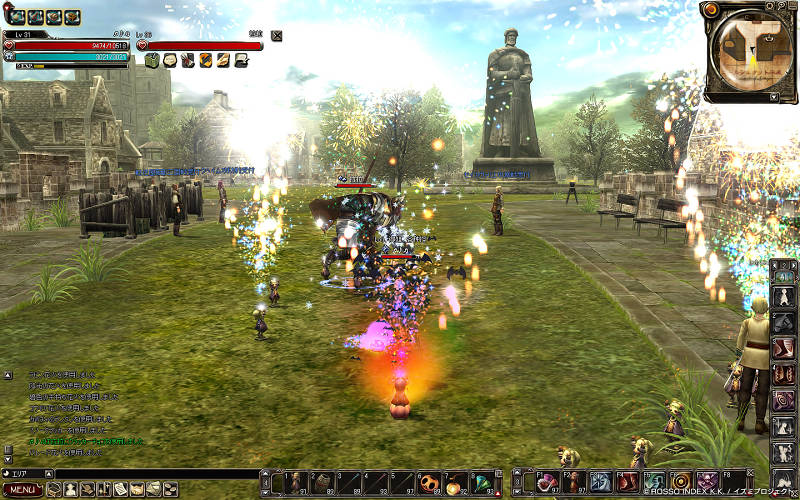Screen dimensions: 800x500
Task: Use the shield item in hotbar slot 2
Action: point(320,483)
